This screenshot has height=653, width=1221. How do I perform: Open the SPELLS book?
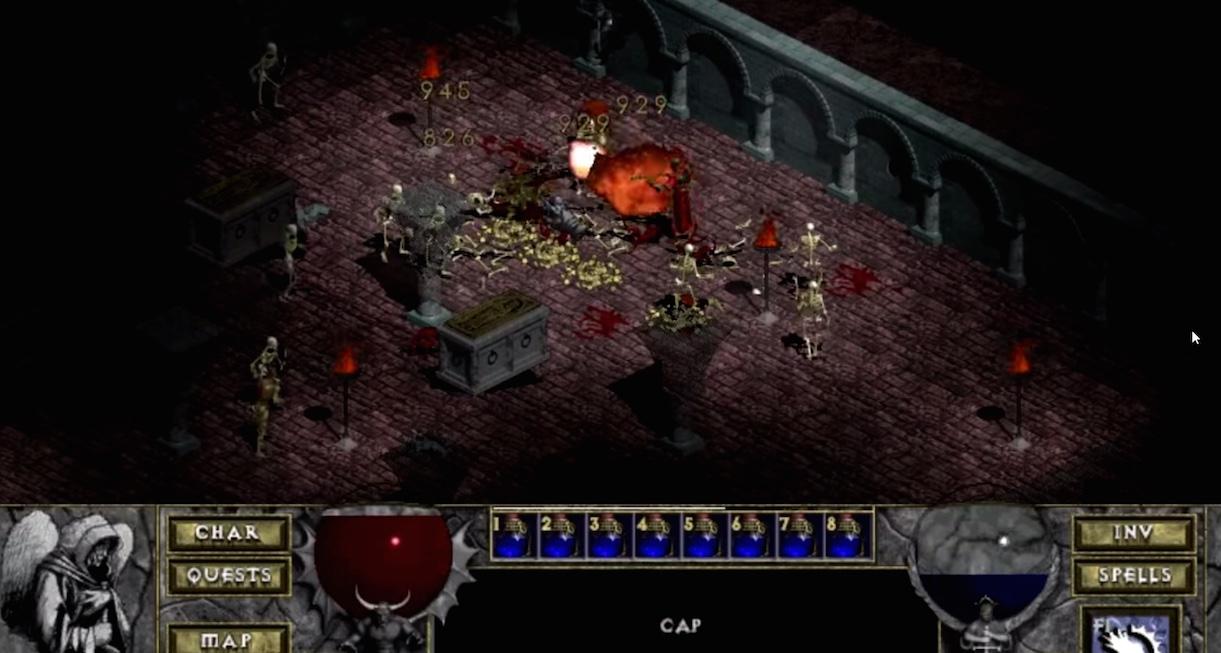pyautogui.click(x=1134, y=576)
